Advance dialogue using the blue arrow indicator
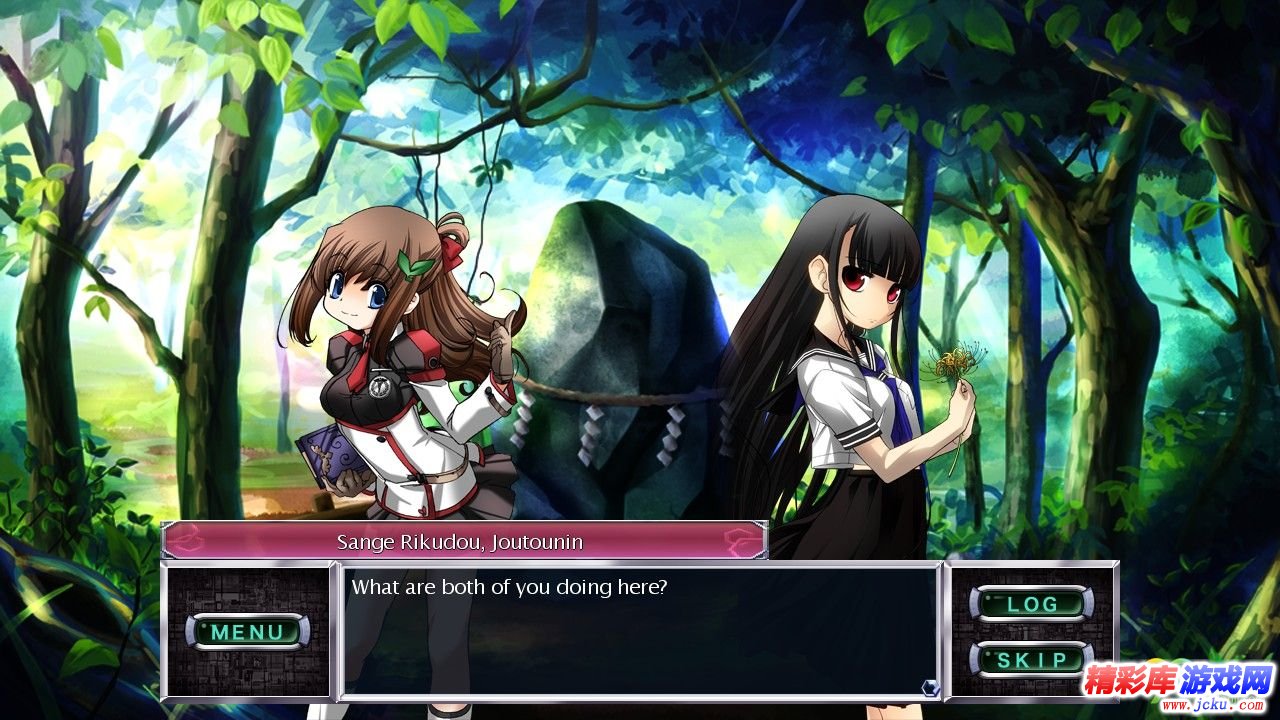The width and height of the screenshot is (1280, 720). (x=930, y=686)
